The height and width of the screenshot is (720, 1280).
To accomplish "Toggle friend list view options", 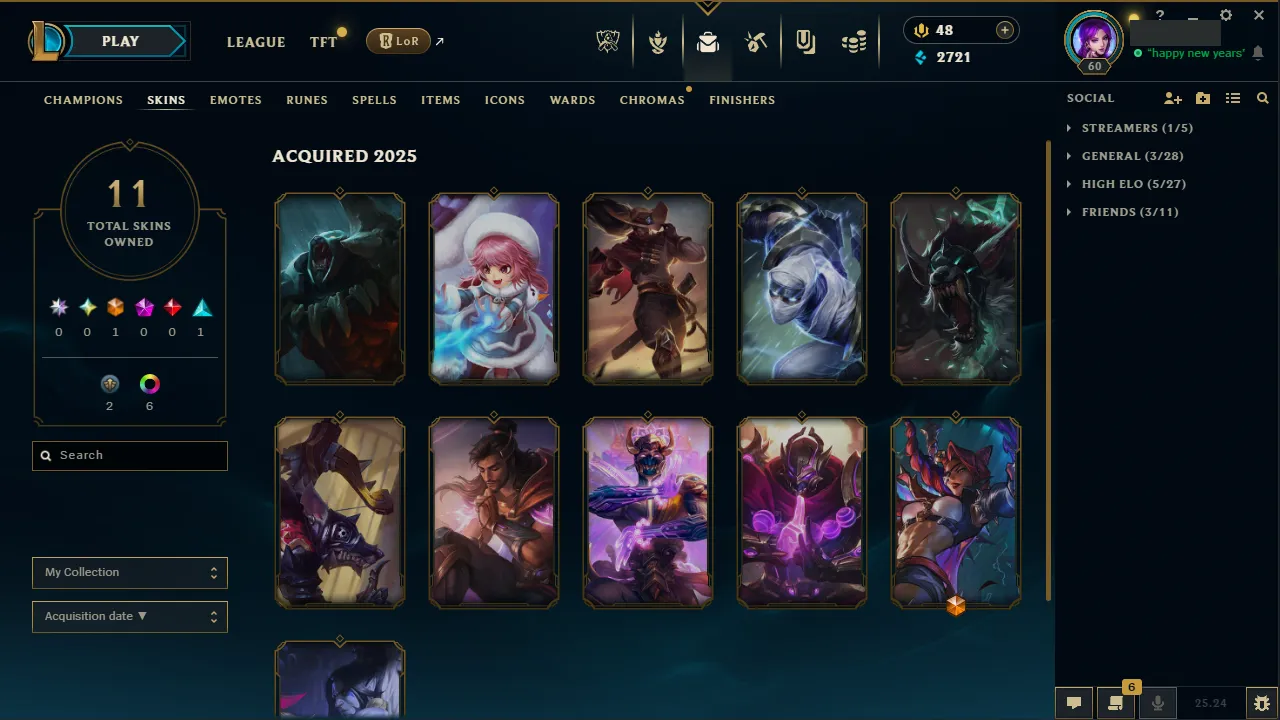I will click(1233, 98).
